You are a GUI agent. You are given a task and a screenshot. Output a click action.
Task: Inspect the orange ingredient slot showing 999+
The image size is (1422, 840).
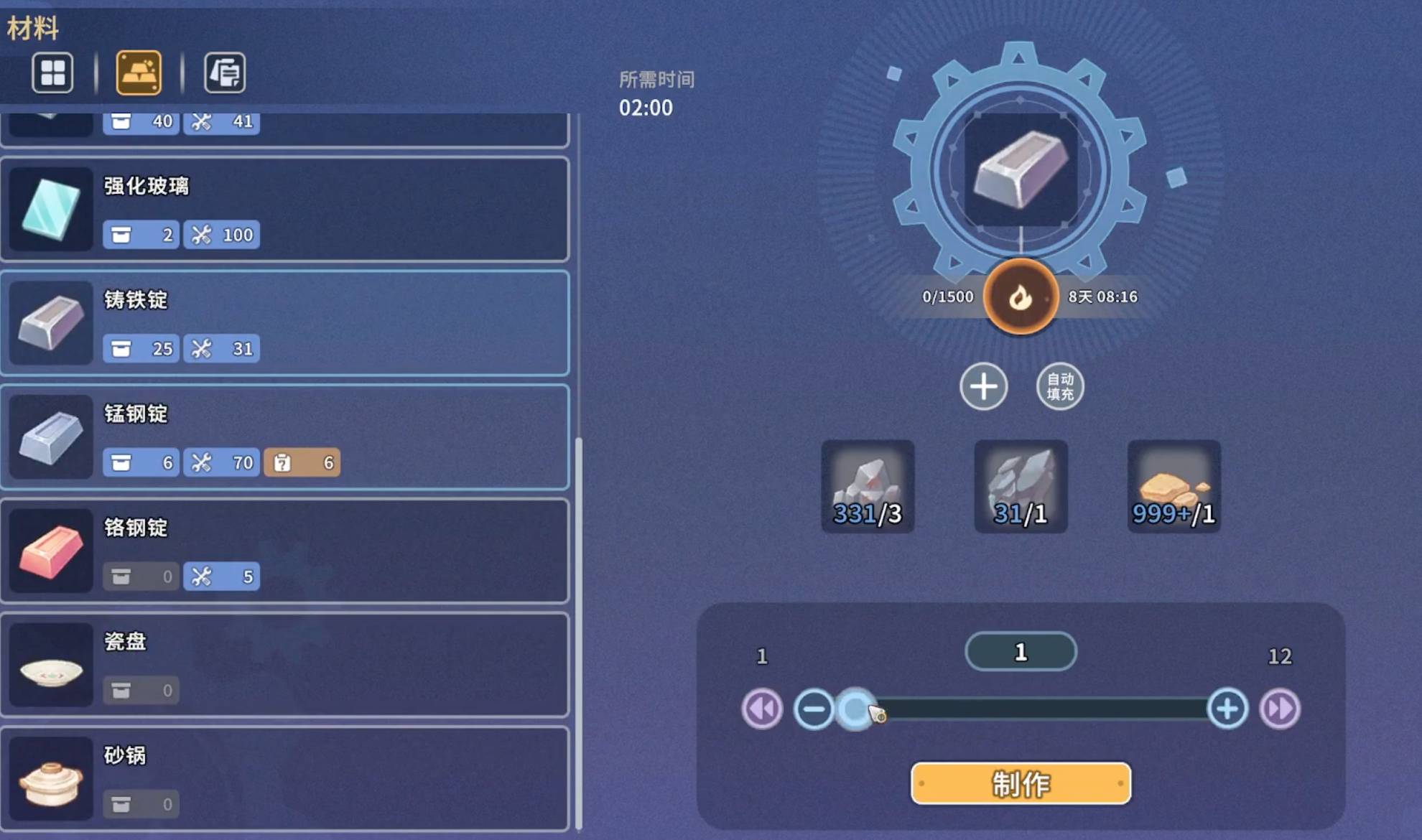coord(1174,486)
